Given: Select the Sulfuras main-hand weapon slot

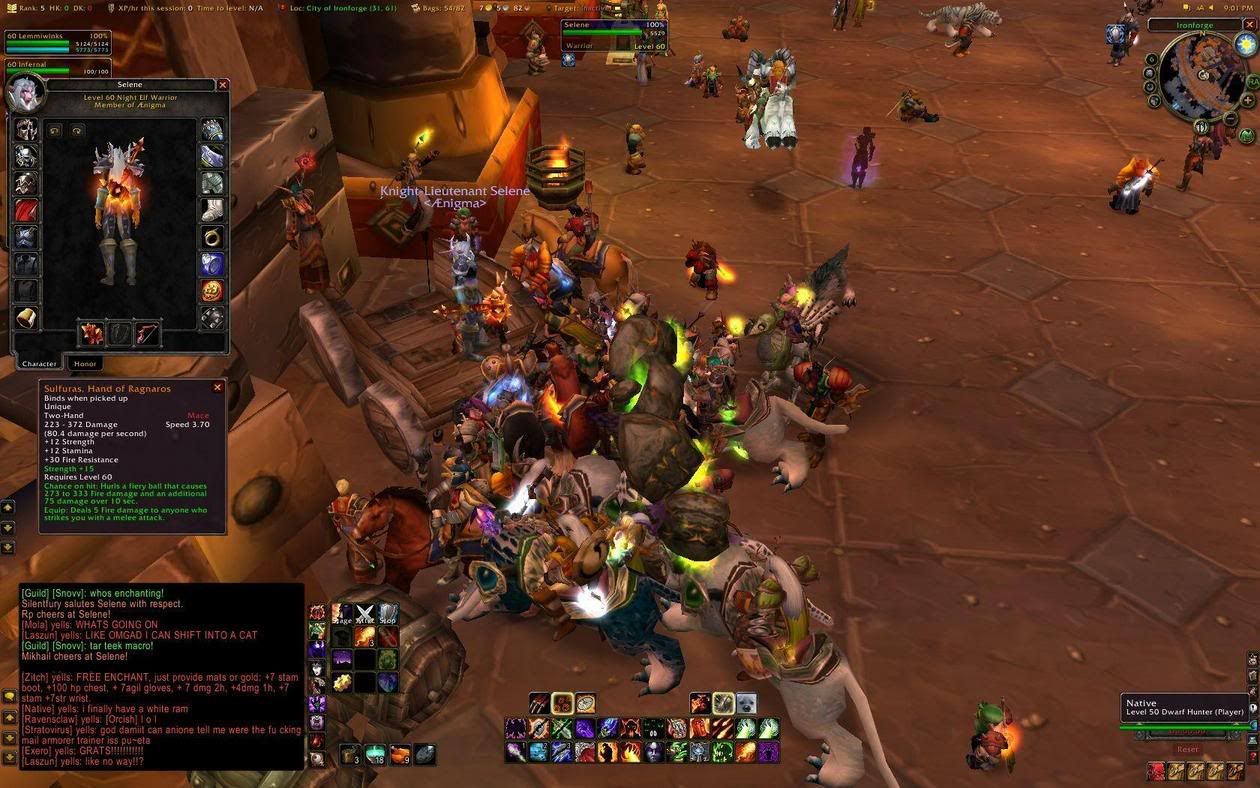Looking at the screenshot, I should click(92, 333).
